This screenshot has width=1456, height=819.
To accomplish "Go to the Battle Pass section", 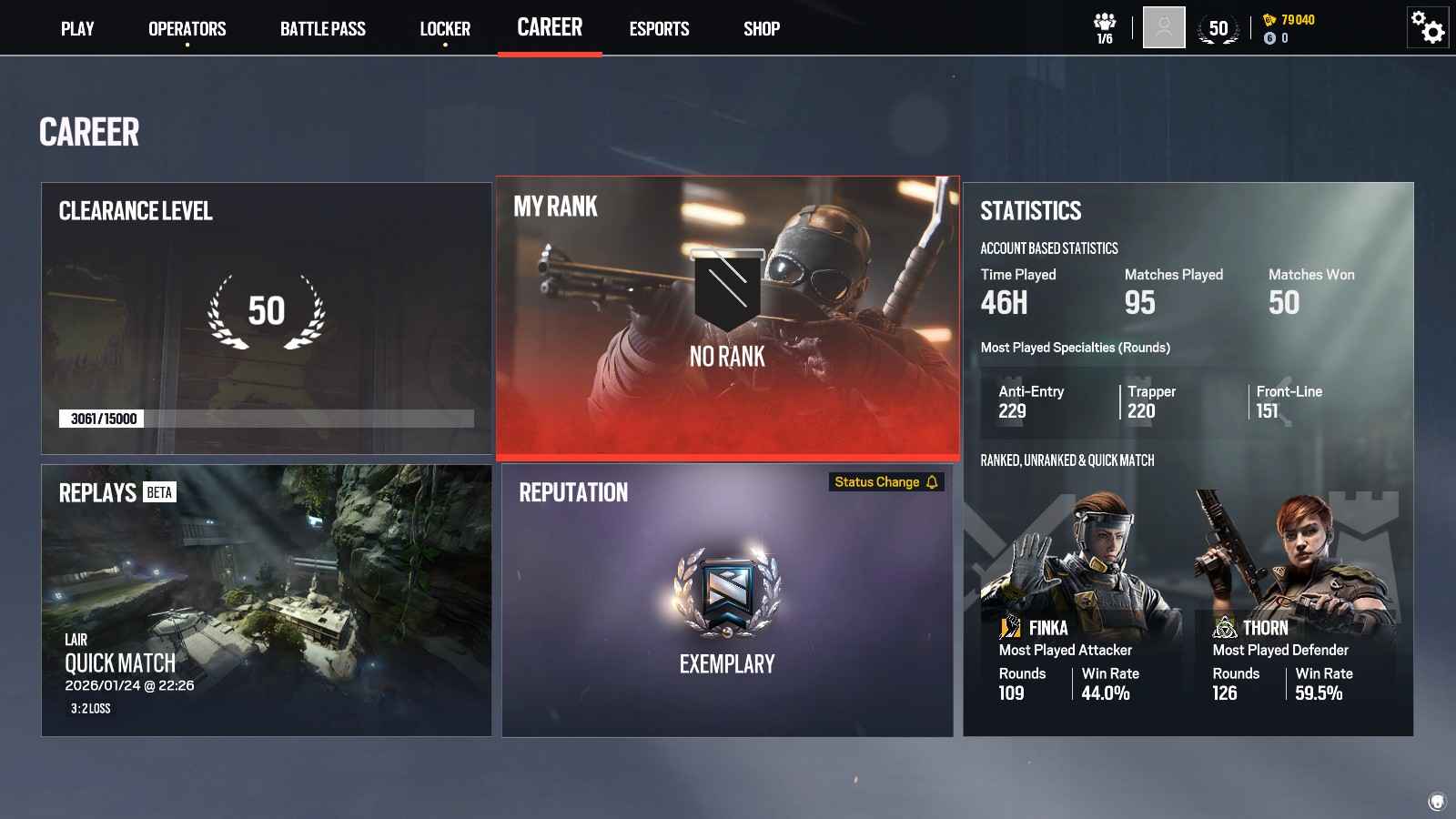I will [x=323, y=28].
